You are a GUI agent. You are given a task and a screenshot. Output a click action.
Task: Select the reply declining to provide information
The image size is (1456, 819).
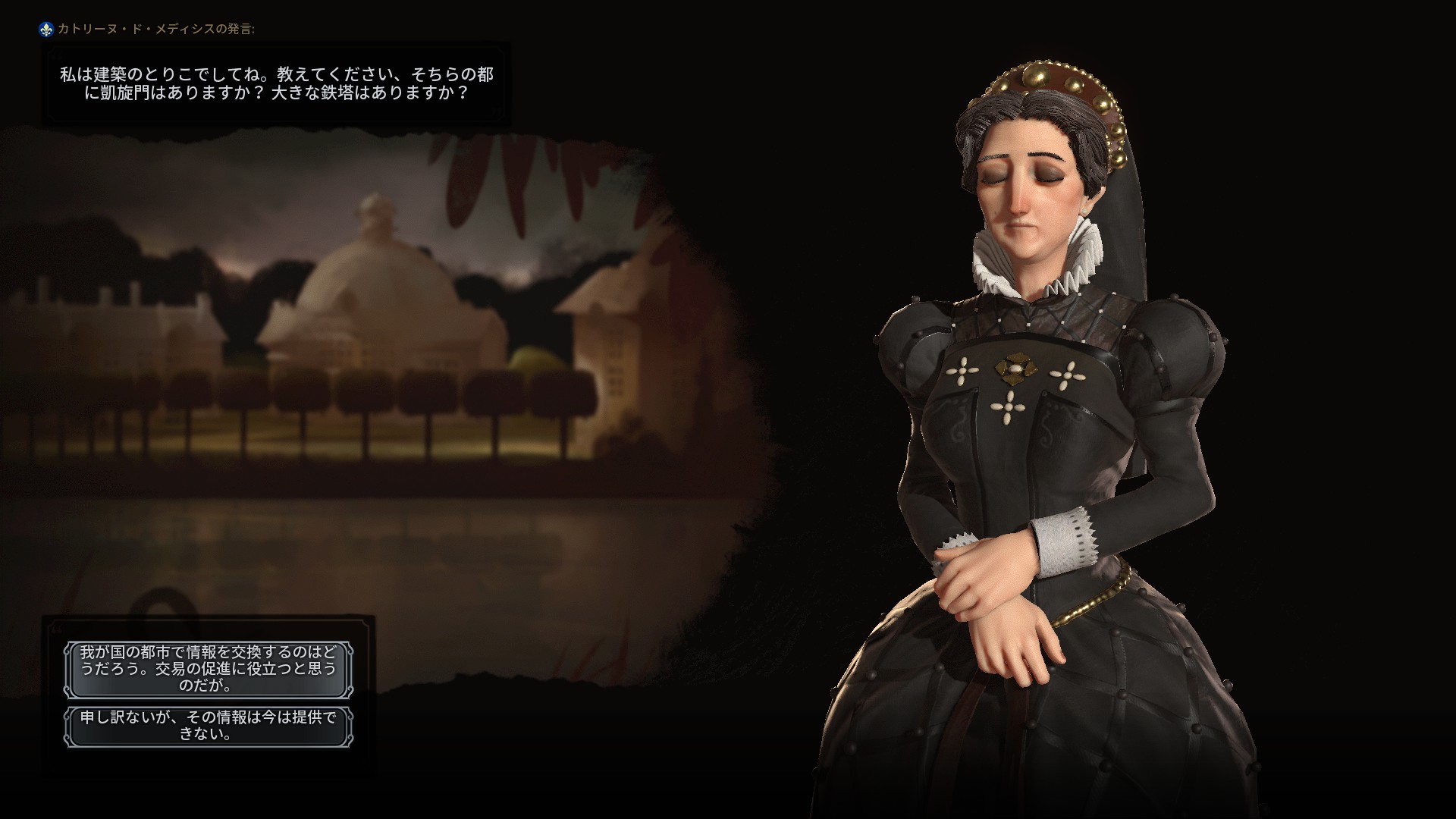208,726
